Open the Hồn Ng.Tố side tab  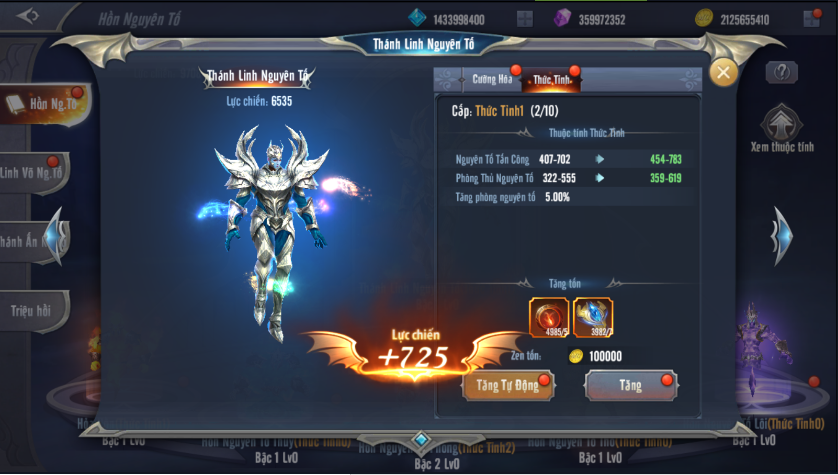(x=45, y=104)
